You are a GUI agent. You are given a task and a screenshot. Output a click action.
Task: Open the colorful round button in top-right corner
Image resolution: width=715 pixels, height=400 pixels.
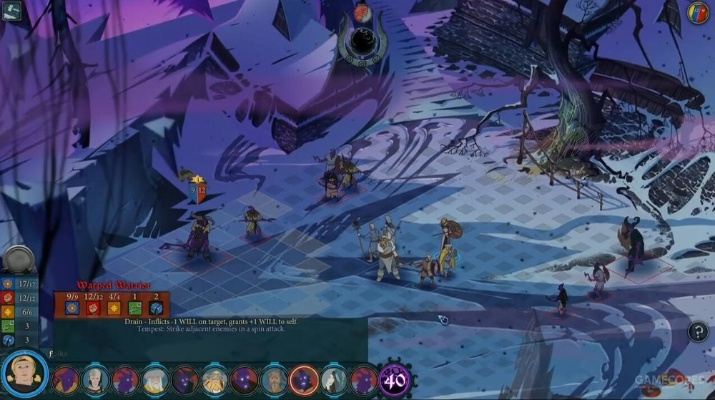699,13
